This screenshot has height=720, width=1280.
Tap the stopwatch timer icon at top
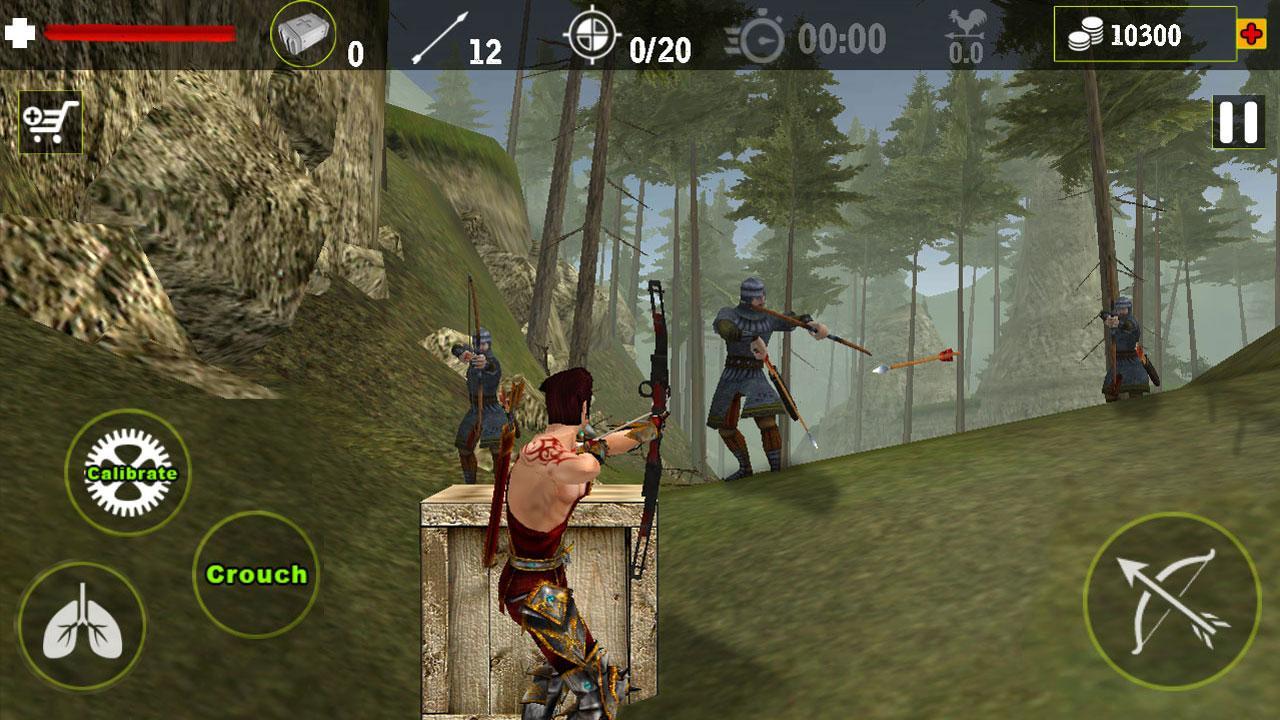click(762, 36)
